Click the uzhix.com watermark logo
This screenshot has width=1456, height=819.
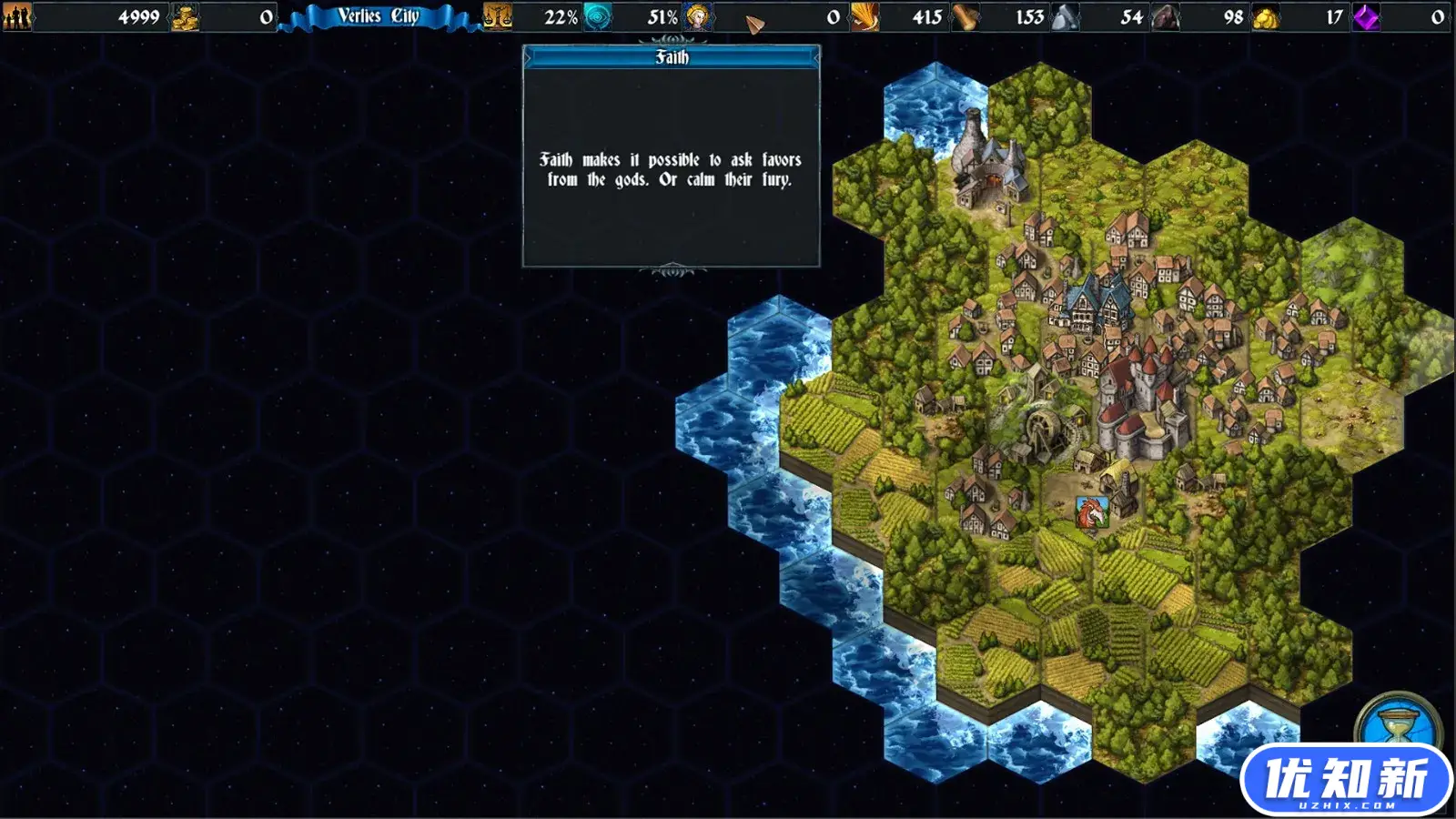point(1347,781)
